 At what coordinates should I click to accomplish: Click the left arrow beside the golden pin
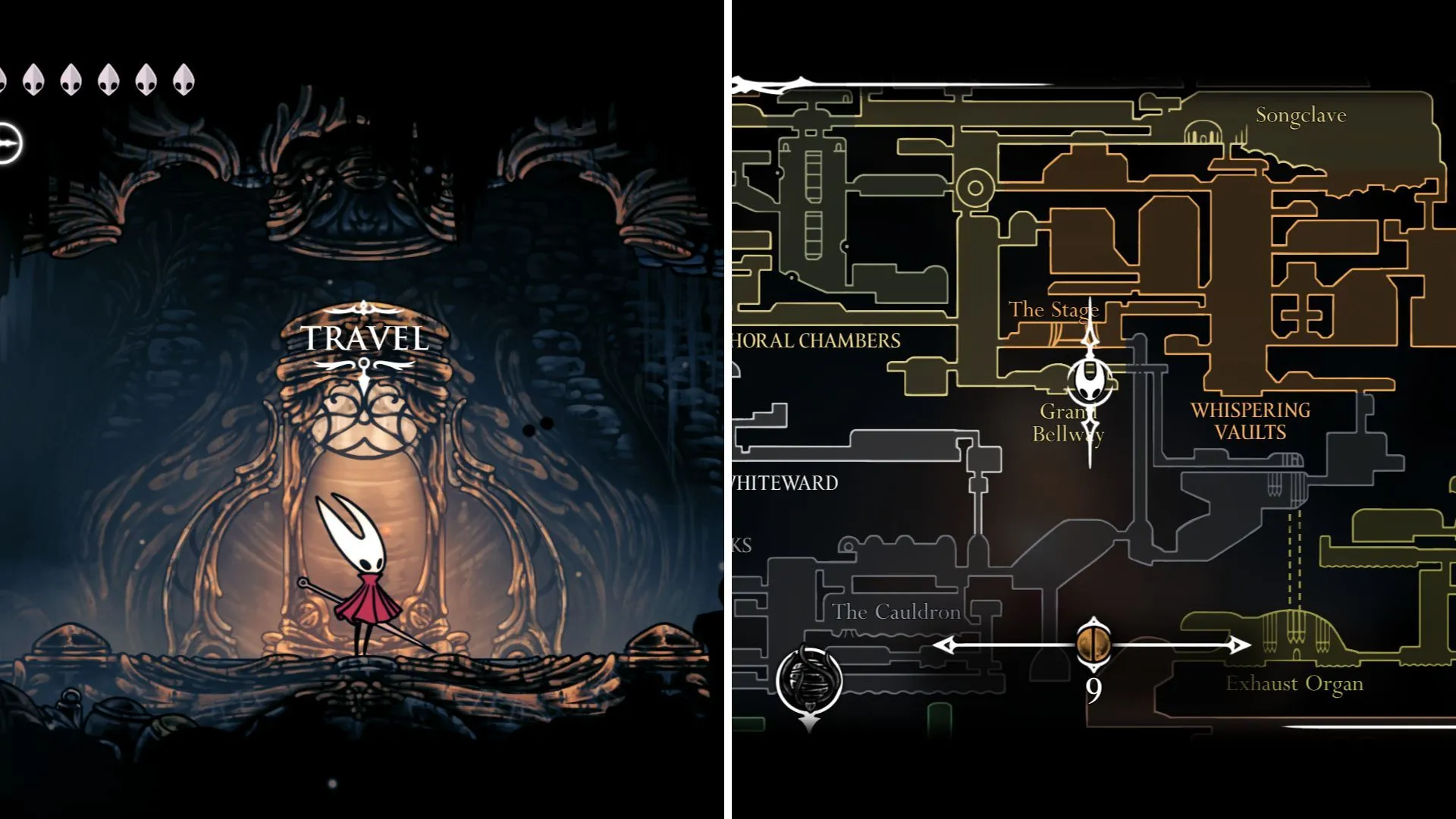(x=945, y=645)
